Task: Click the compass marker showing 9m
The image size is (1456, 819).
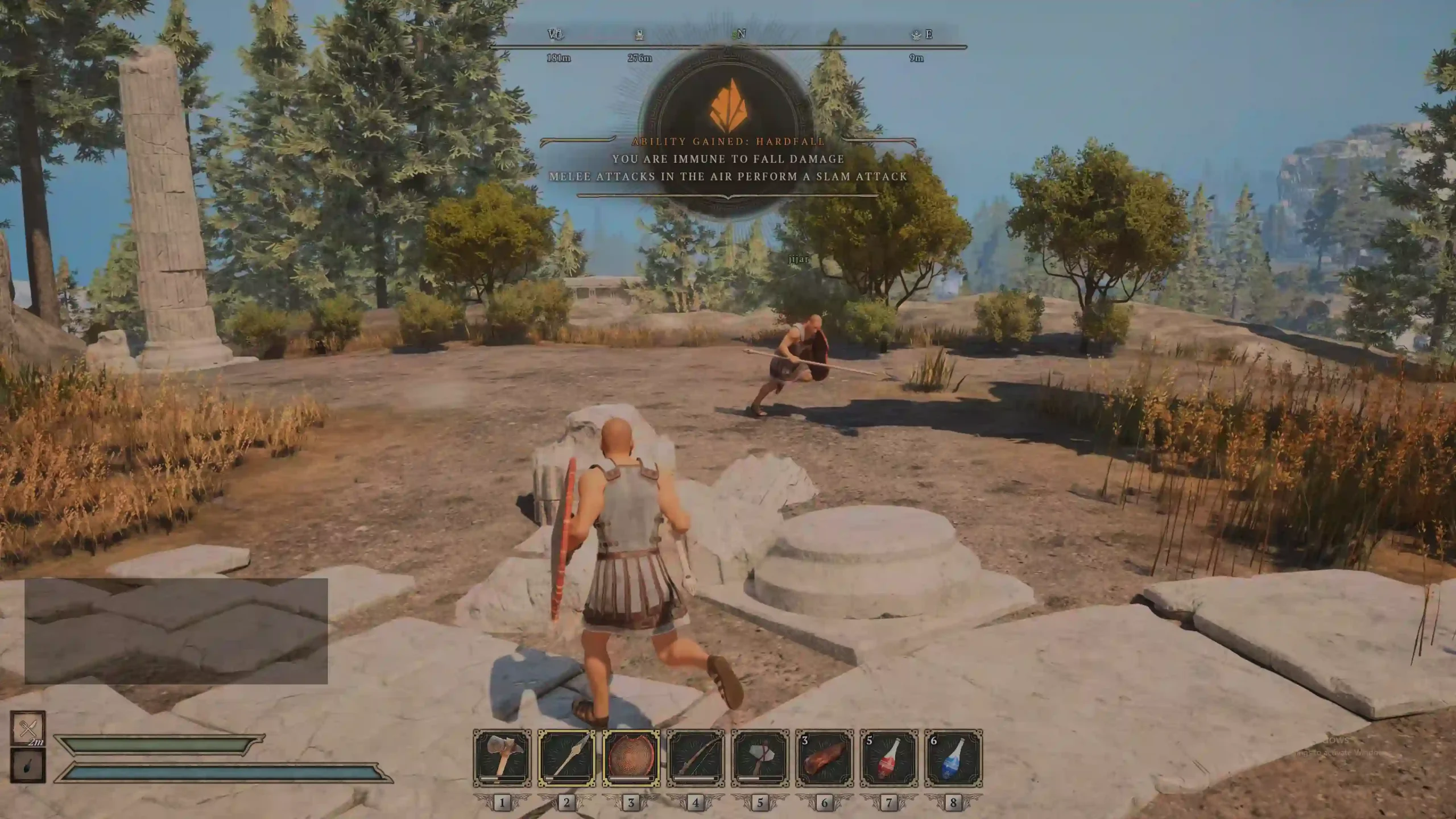Action: [916, 35]
